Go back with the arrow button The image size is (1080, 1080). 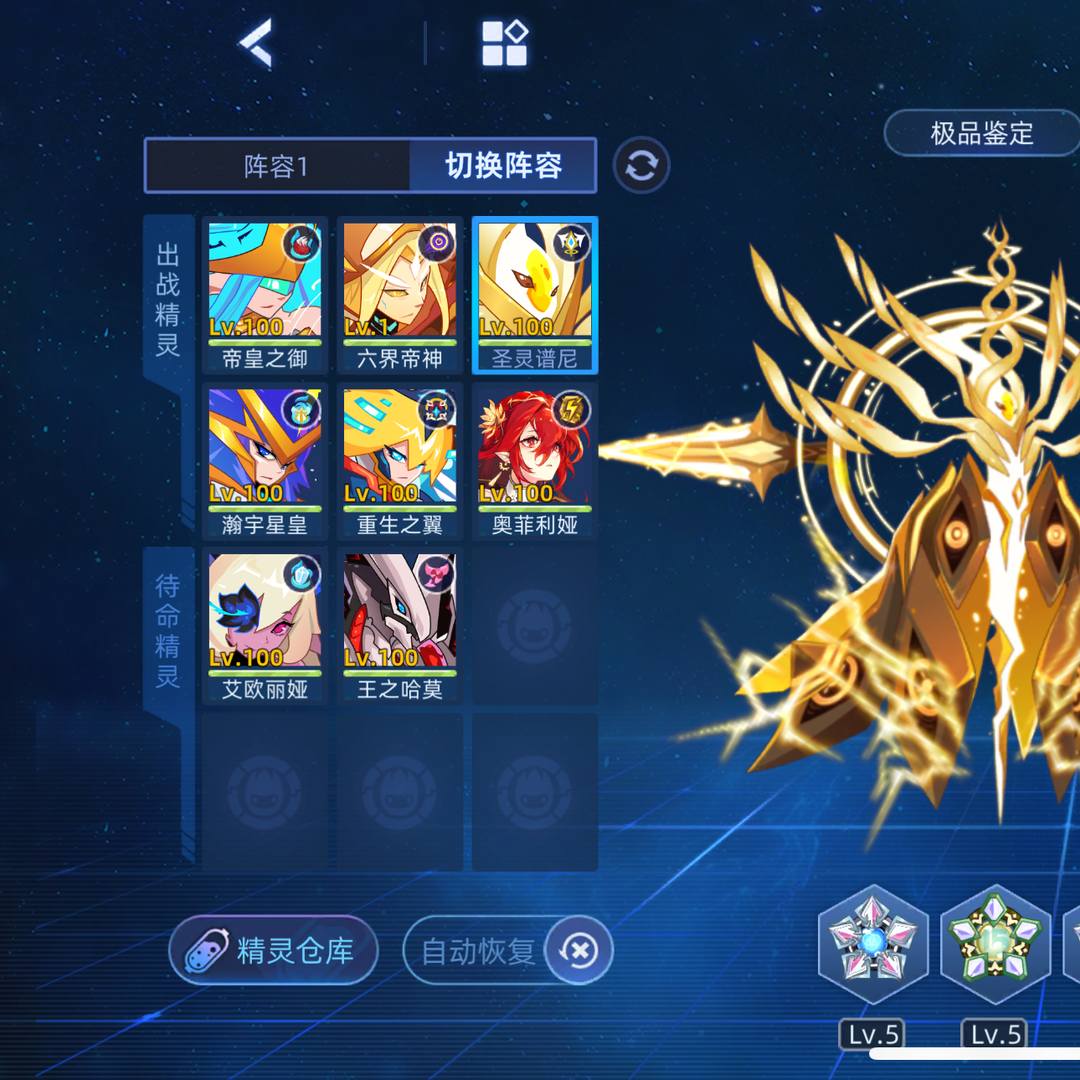click(x=255, y=44)
